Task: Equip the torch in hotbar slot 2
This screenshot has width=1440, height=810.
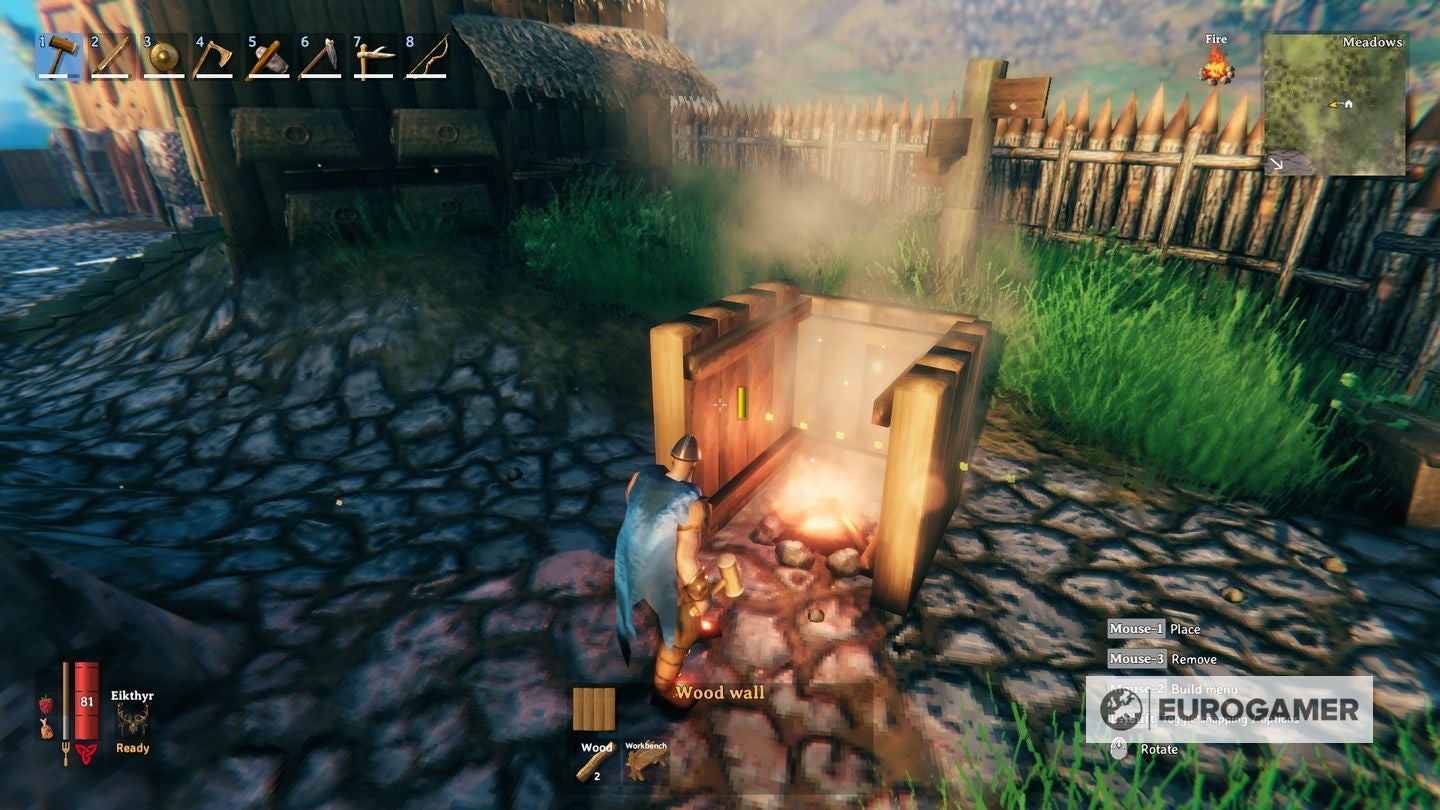Action: 112,58
